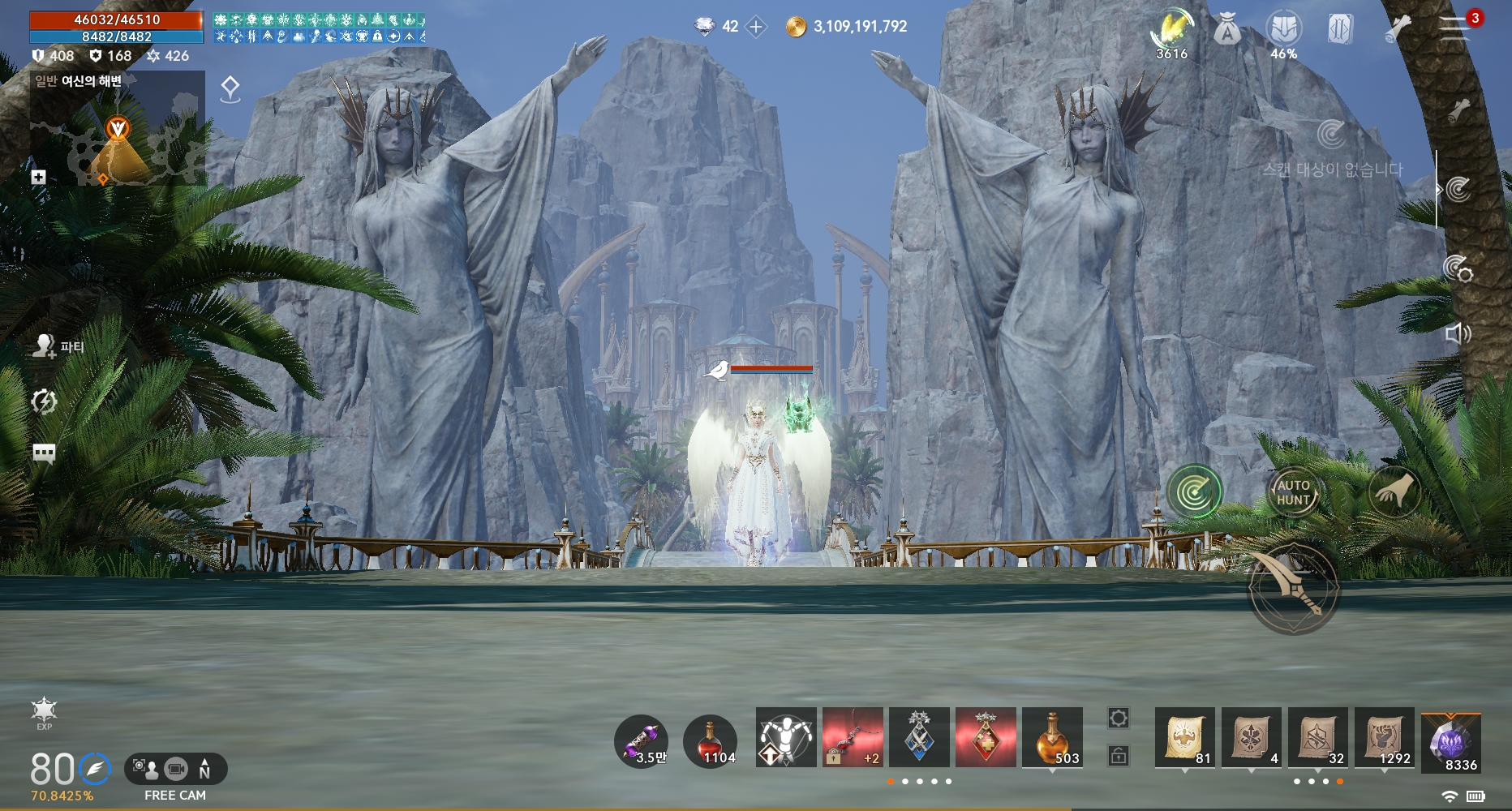Activate the green target scan button
This screenshot has height=811, width=1512.
tap(1194, 492)
